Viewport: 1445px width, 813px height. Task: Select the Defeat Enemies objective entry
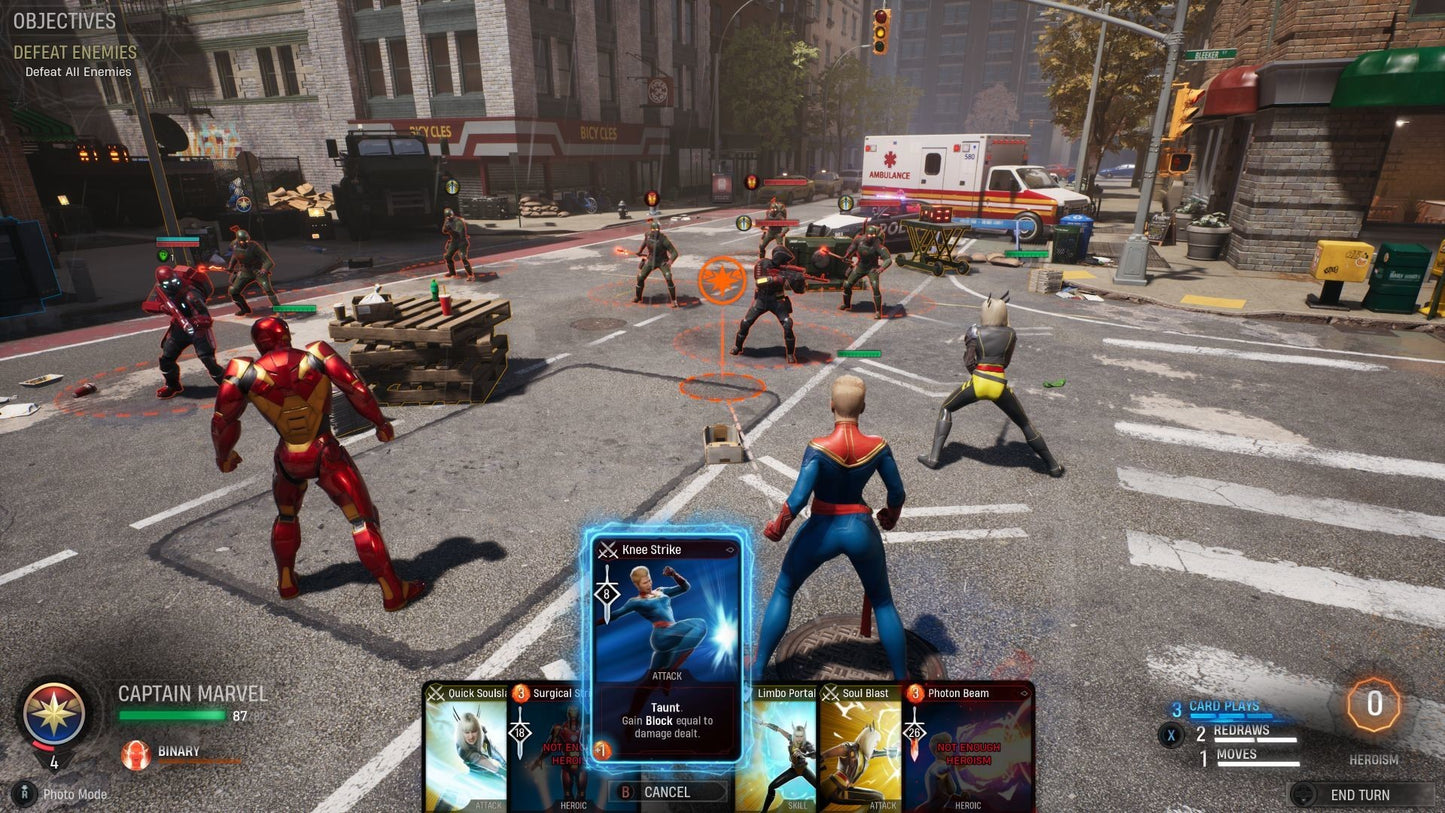click(x=76, y=51)
